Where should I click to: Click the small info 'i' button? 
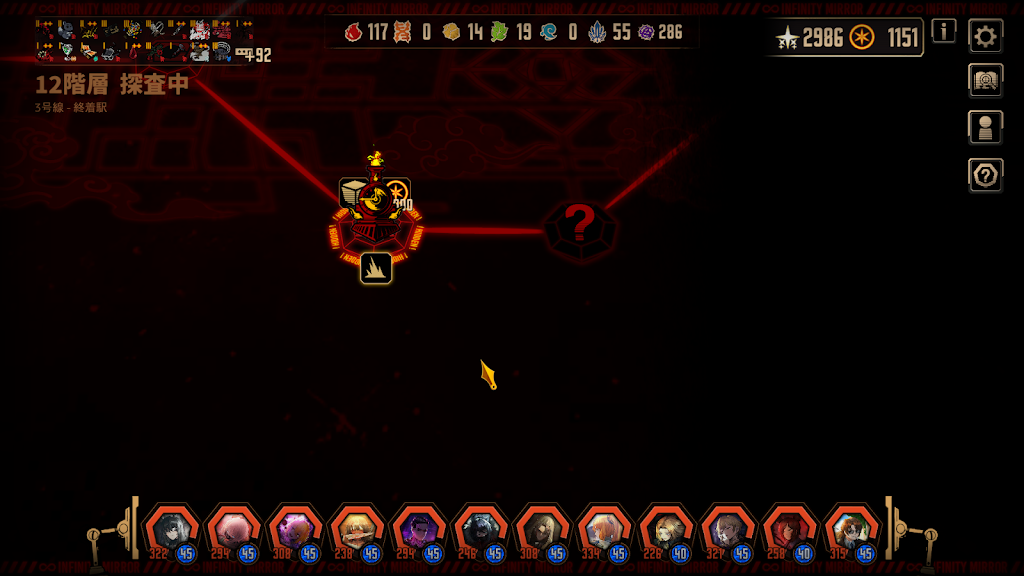pyautogui.click(x=943, y=31)
